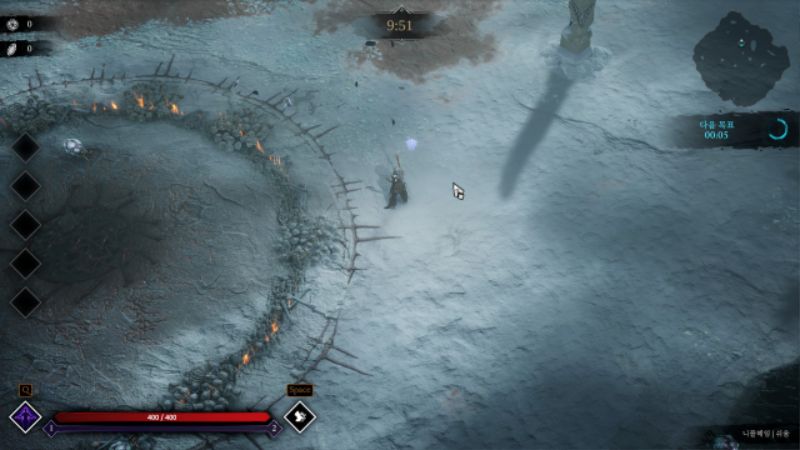The height and width of the screenshot is (450, 800).
Task: Use the Space dash ability icon
Action: click(300, 416)
